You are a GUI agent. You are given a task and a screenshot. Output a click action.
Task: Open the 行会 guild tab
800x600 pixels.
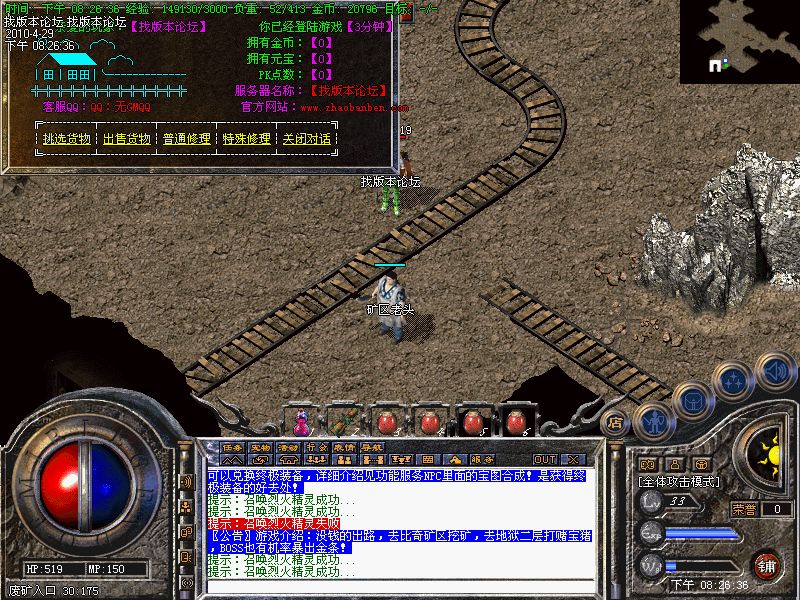click(x=317, y=447)
